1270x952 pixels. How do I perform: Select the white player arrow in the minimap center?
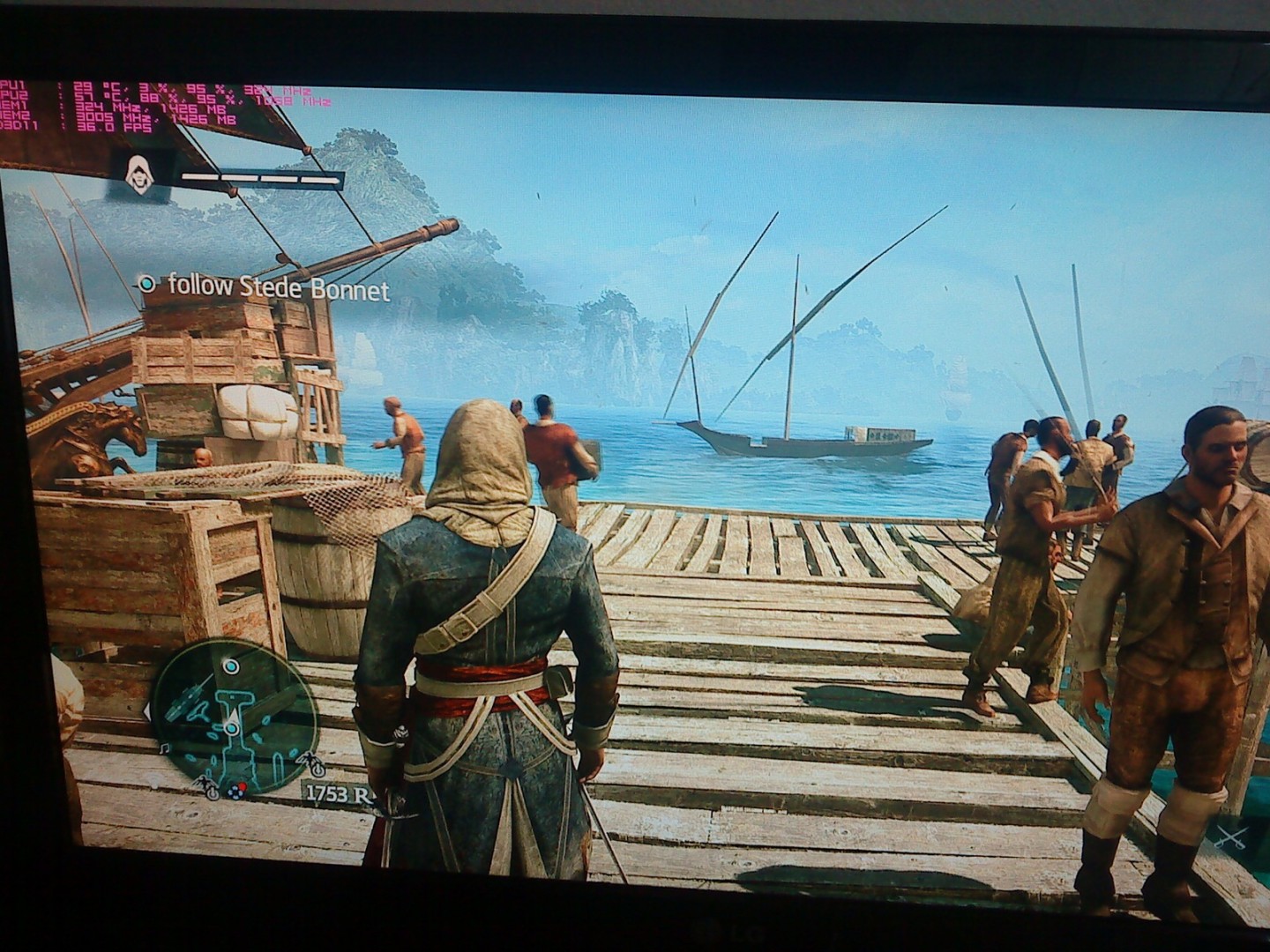[232, 717]
